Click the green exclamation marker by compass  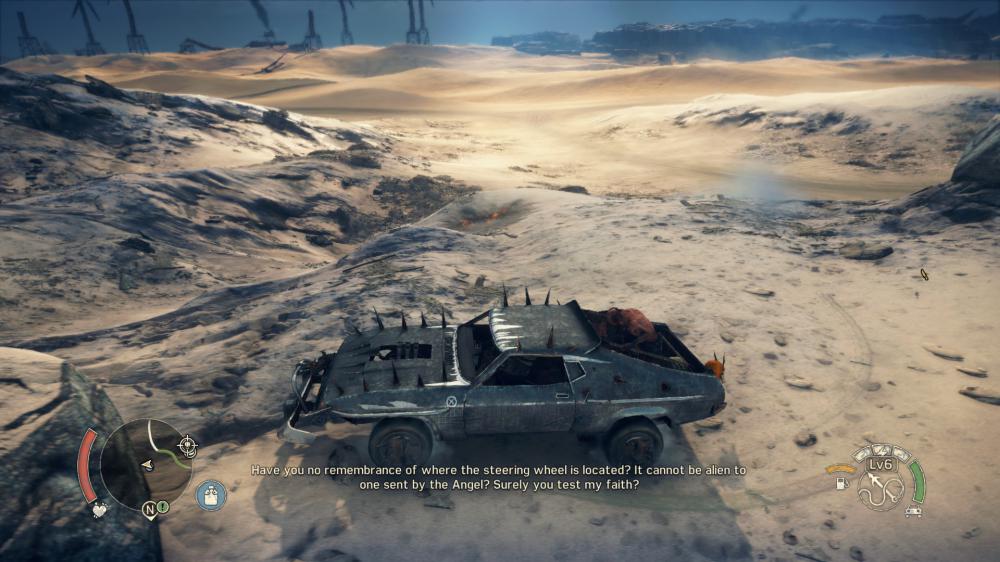[x=163, y=507]
